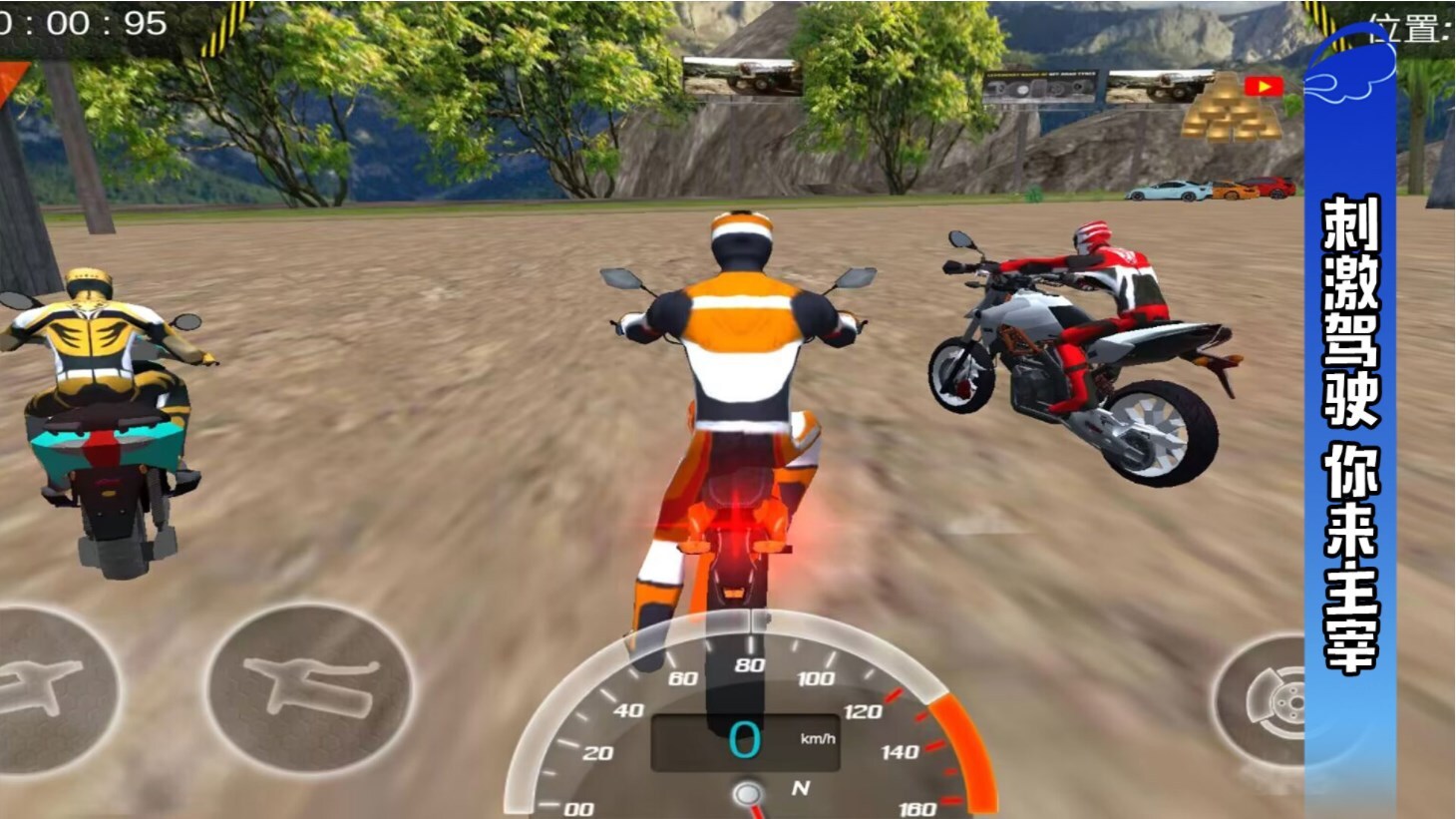Tap the steer-right handlebar button with lever

(x=310, y=686)
